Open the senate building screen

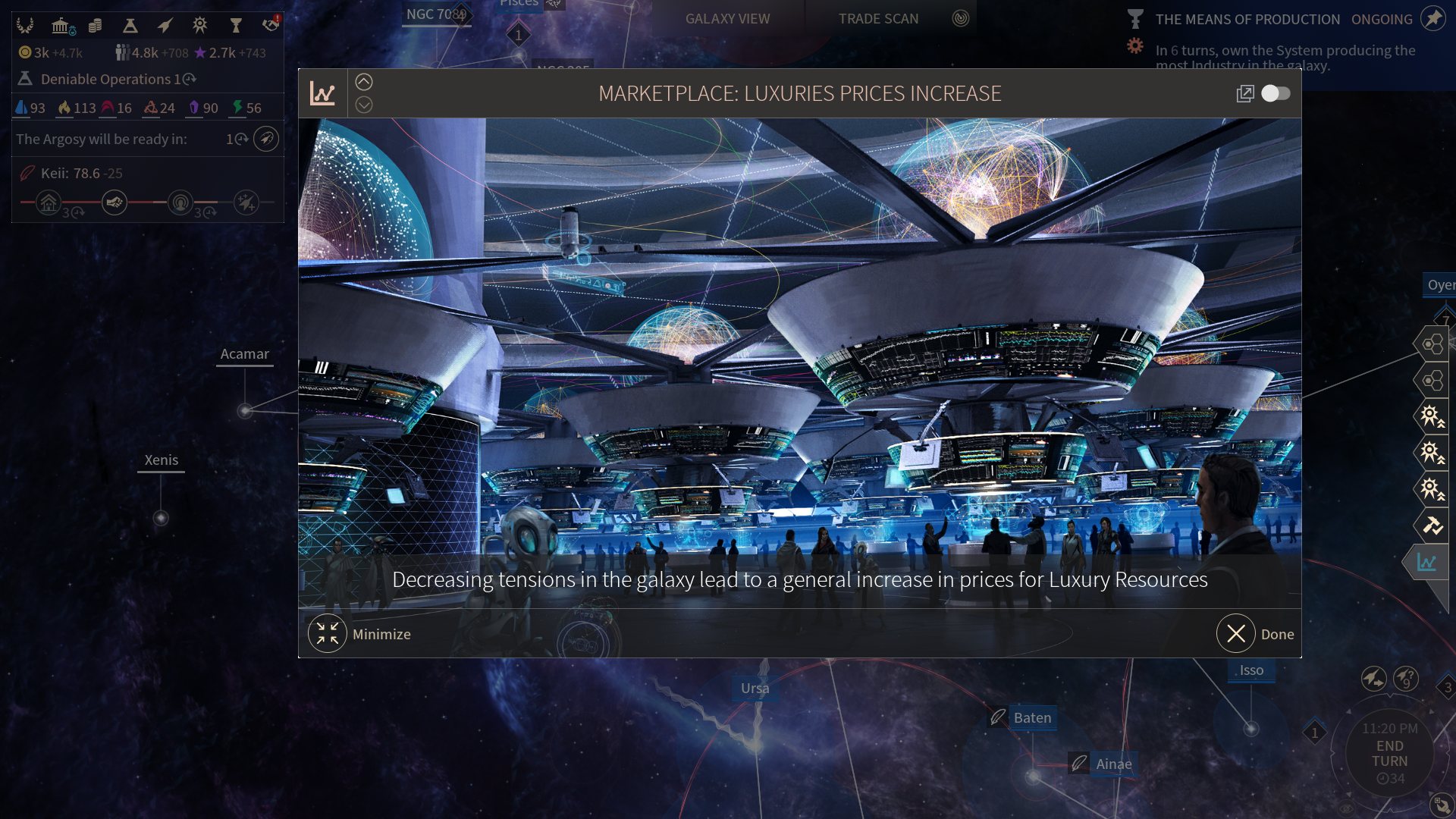[x=61, y=26]
